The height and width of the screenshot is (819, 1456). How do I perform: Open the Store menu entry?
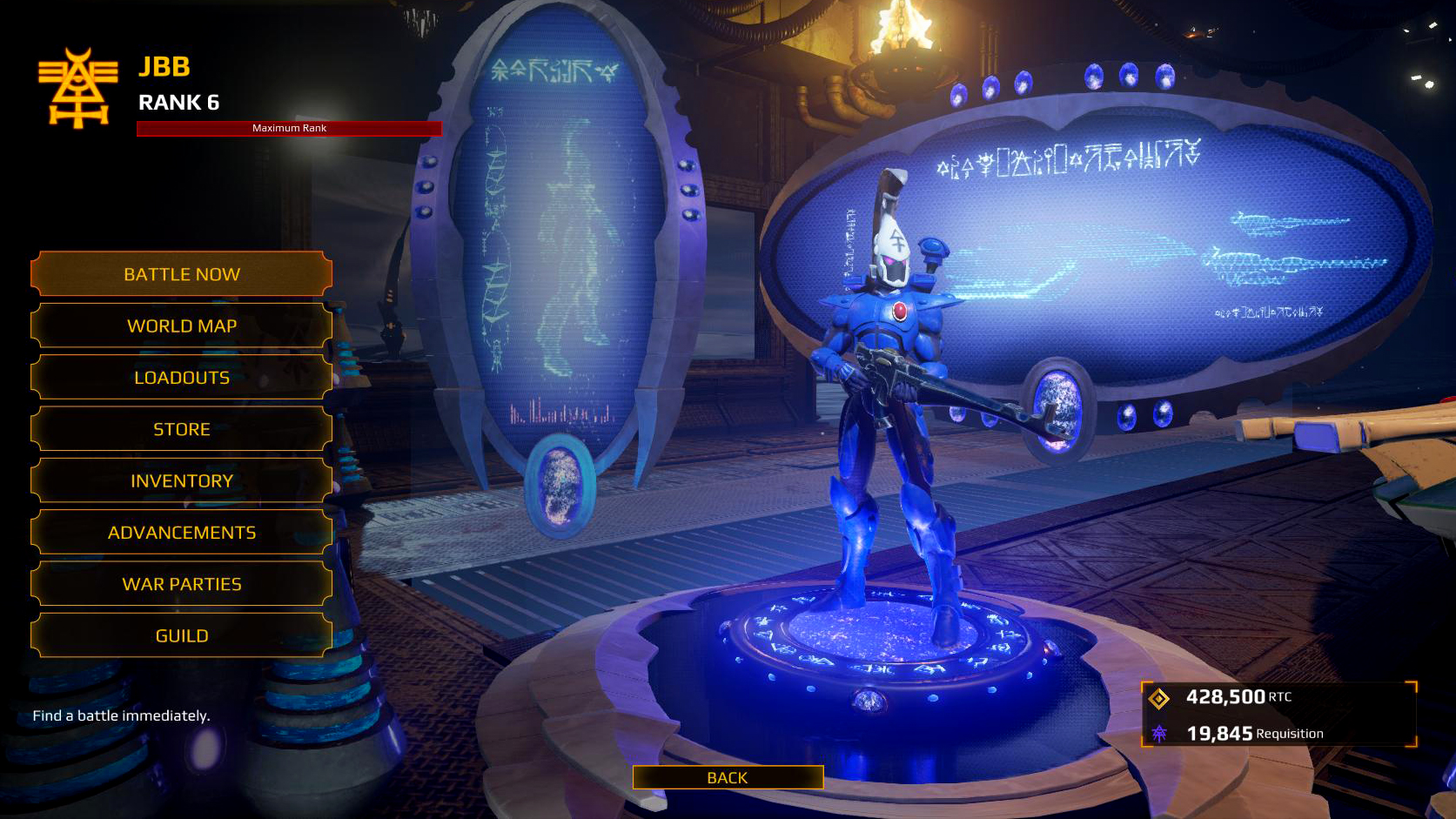tap(181, 429)
